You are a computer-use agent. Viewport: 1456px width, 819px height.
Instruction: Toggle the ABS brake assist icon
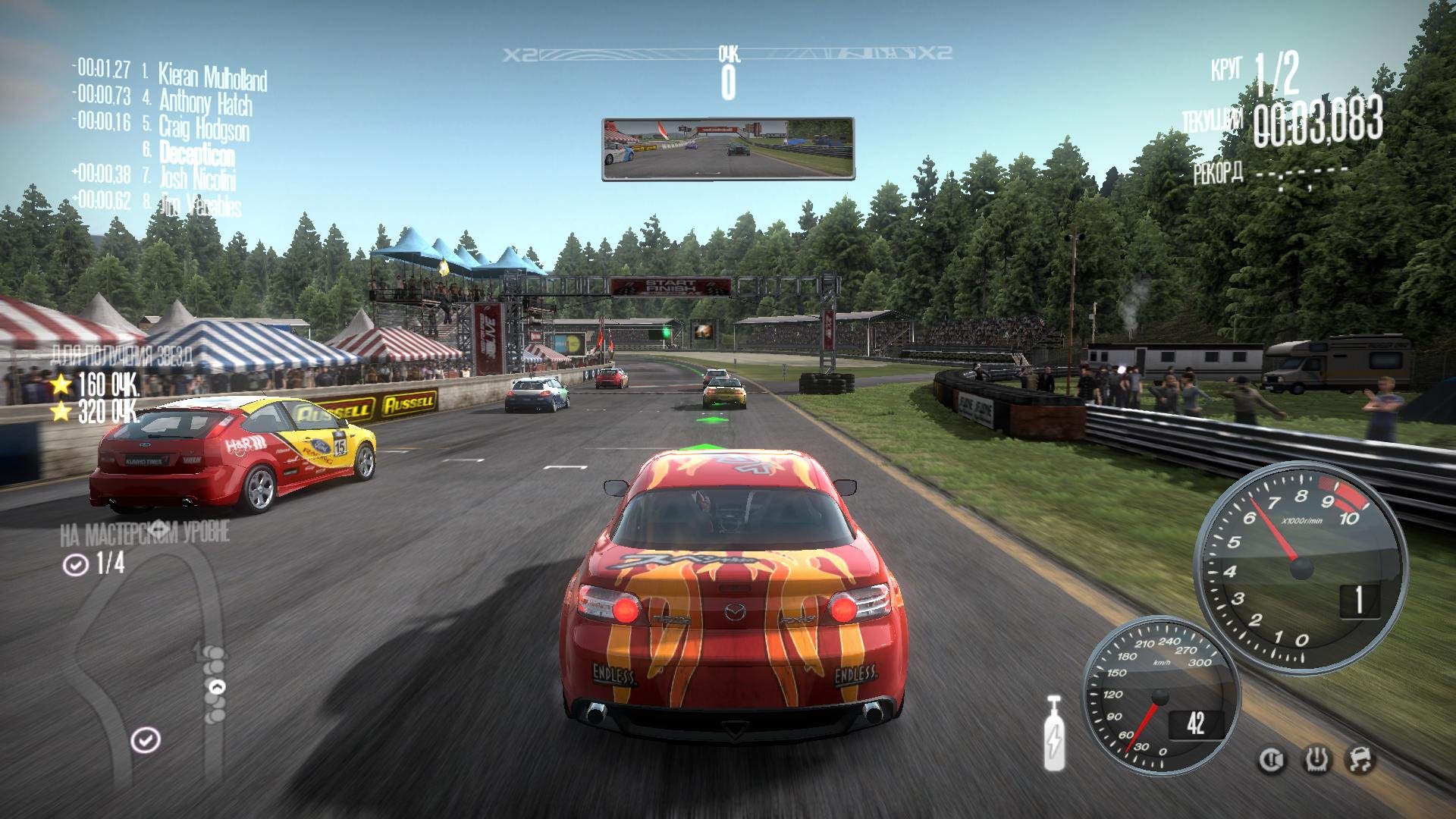click(1270, 760)
